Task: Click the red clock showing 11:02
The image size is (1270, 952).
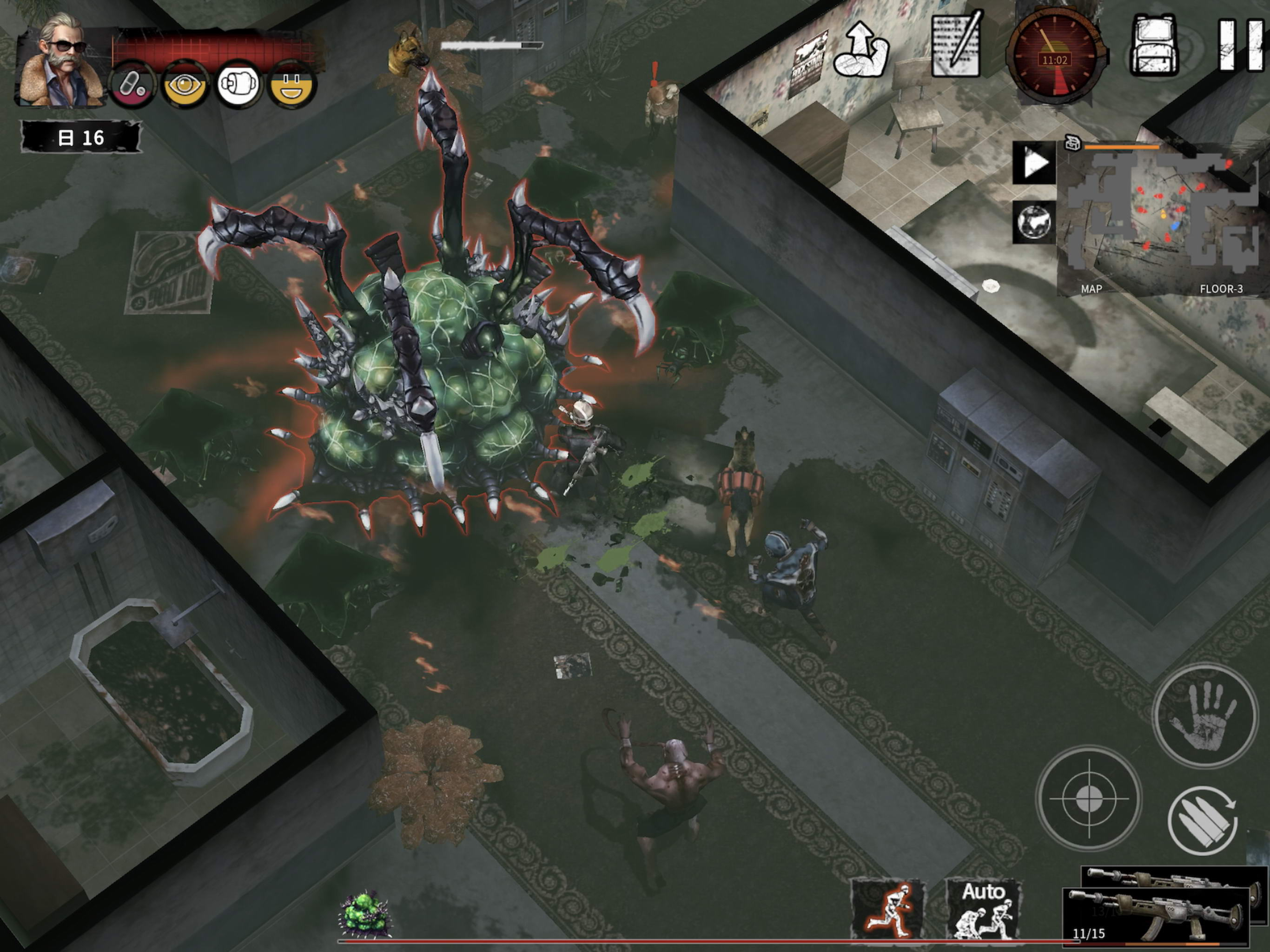Action: pyautogui.click(x=1055, y=56)
